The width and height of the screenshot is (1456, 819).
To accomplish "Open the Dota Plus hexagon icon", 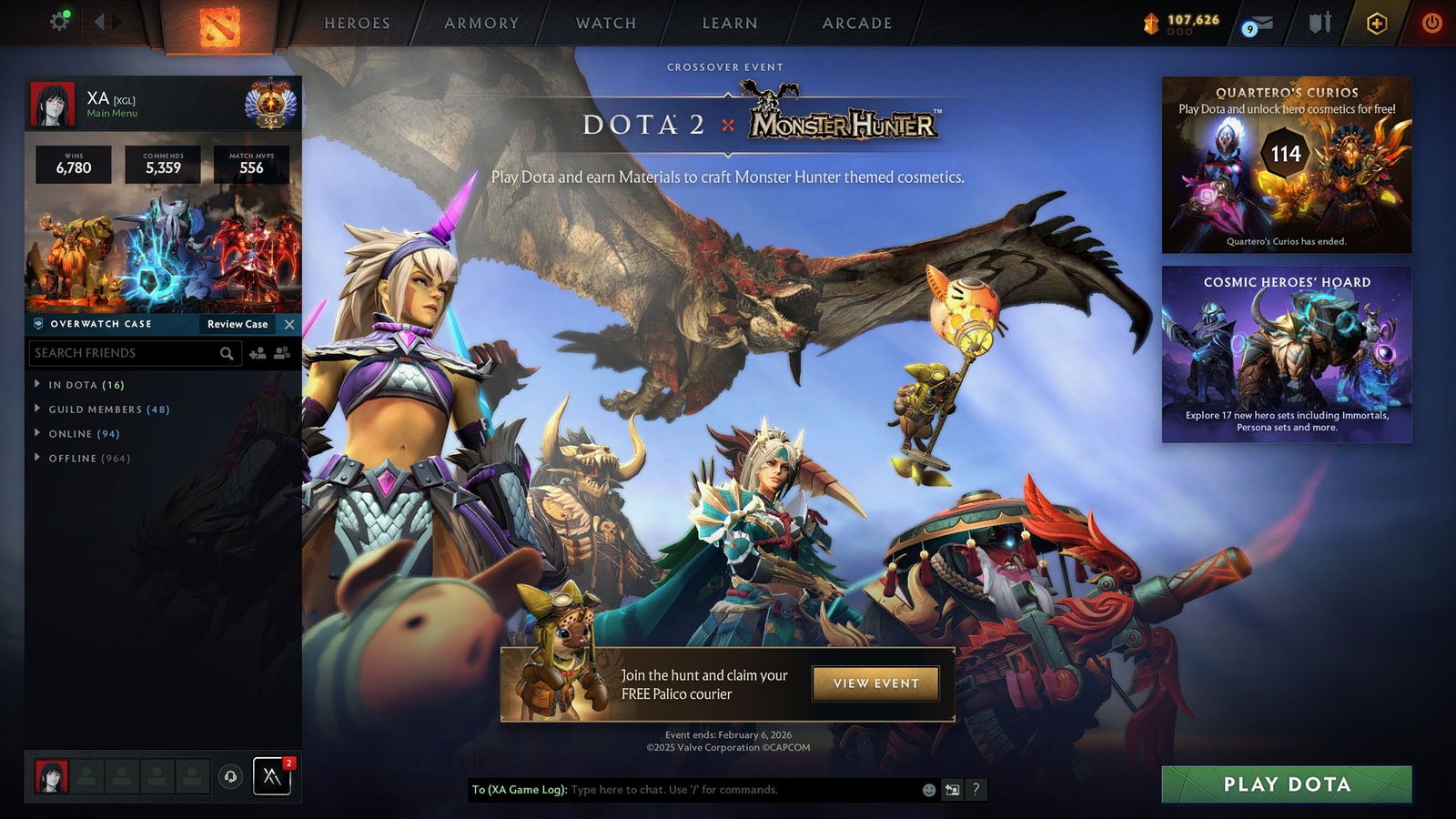I will pyautogui.click(x=1377, y=24).
